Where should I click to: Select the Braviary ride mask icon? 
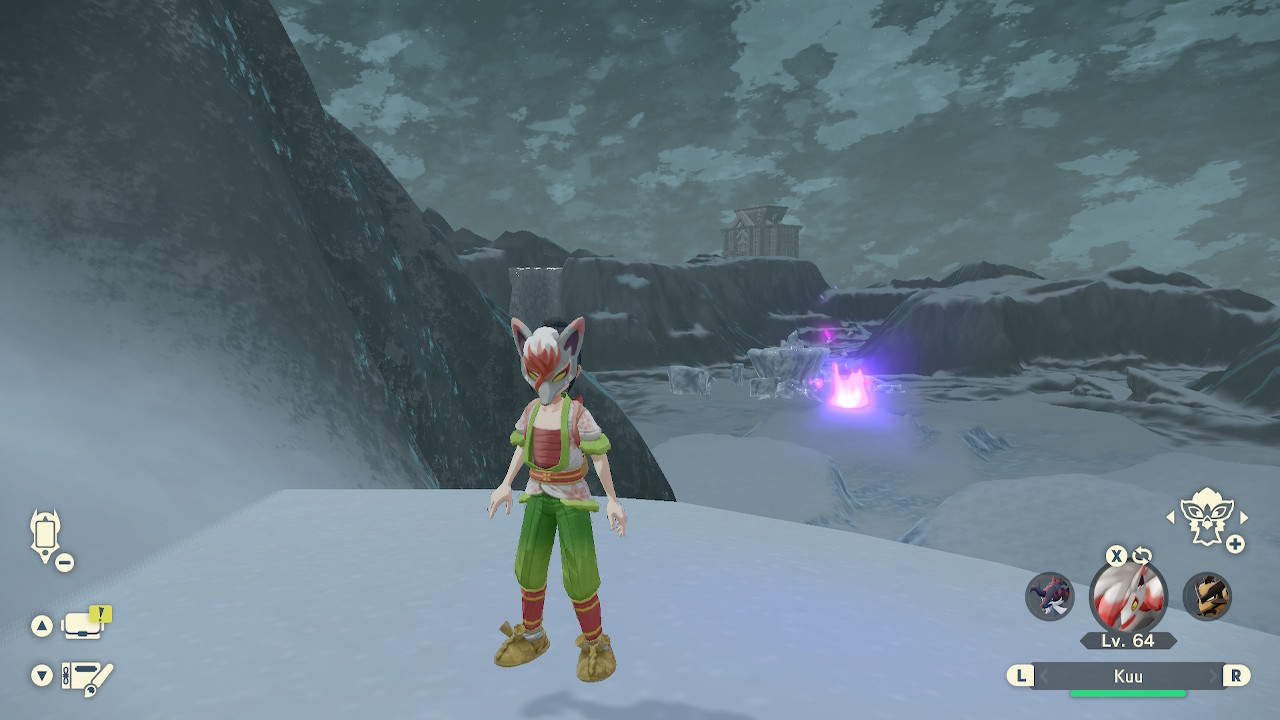[1205, 516]
